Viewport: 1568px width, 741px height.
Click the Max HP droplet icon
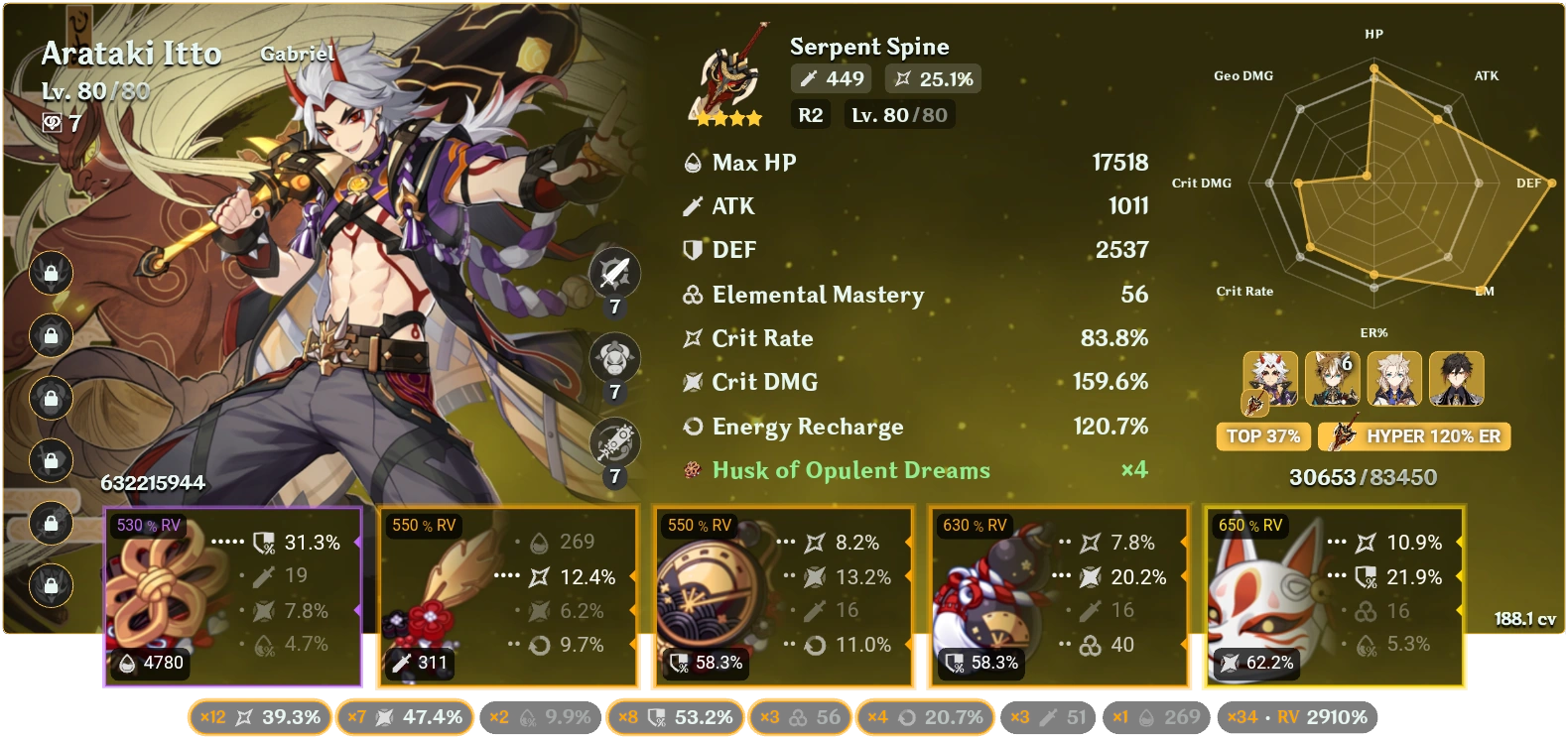[691, 162]
